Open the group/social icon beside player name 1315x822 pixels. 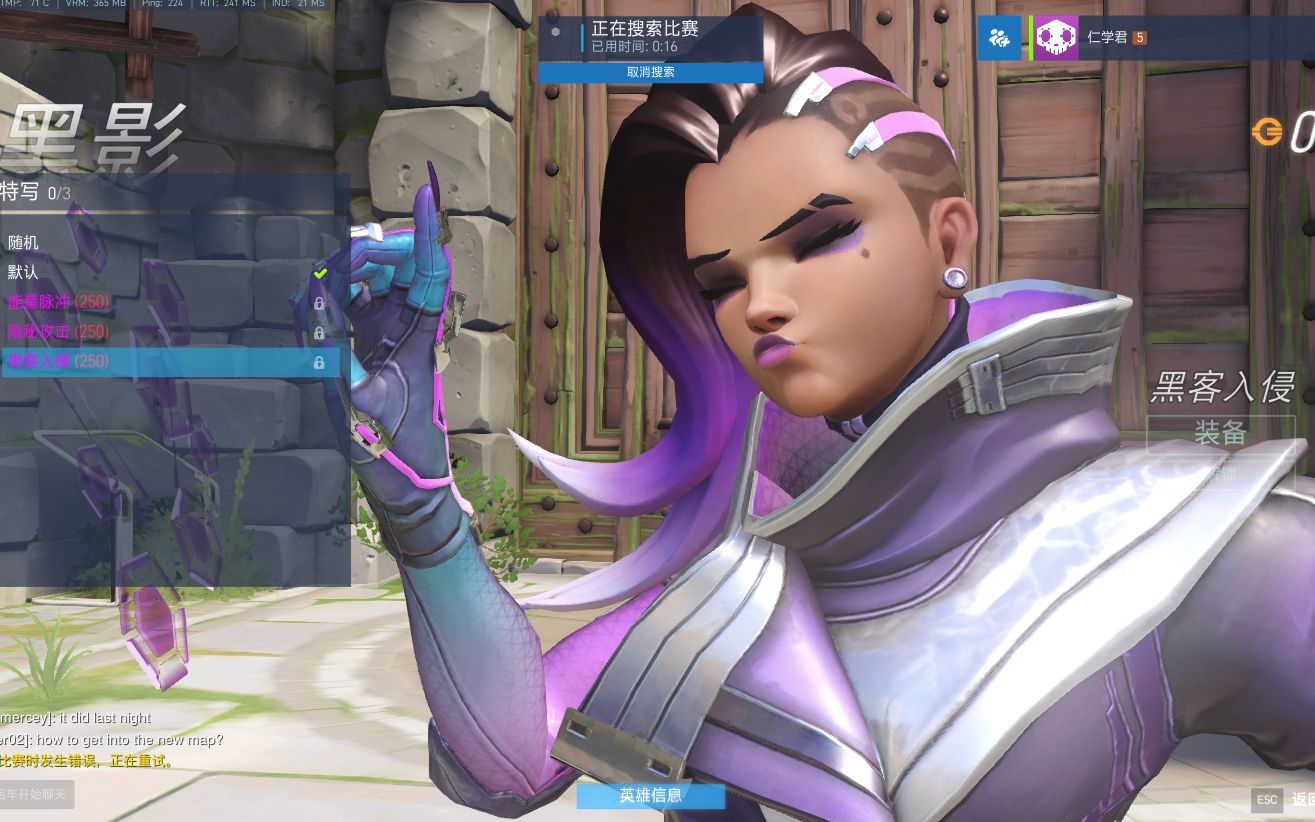(998, 38)
